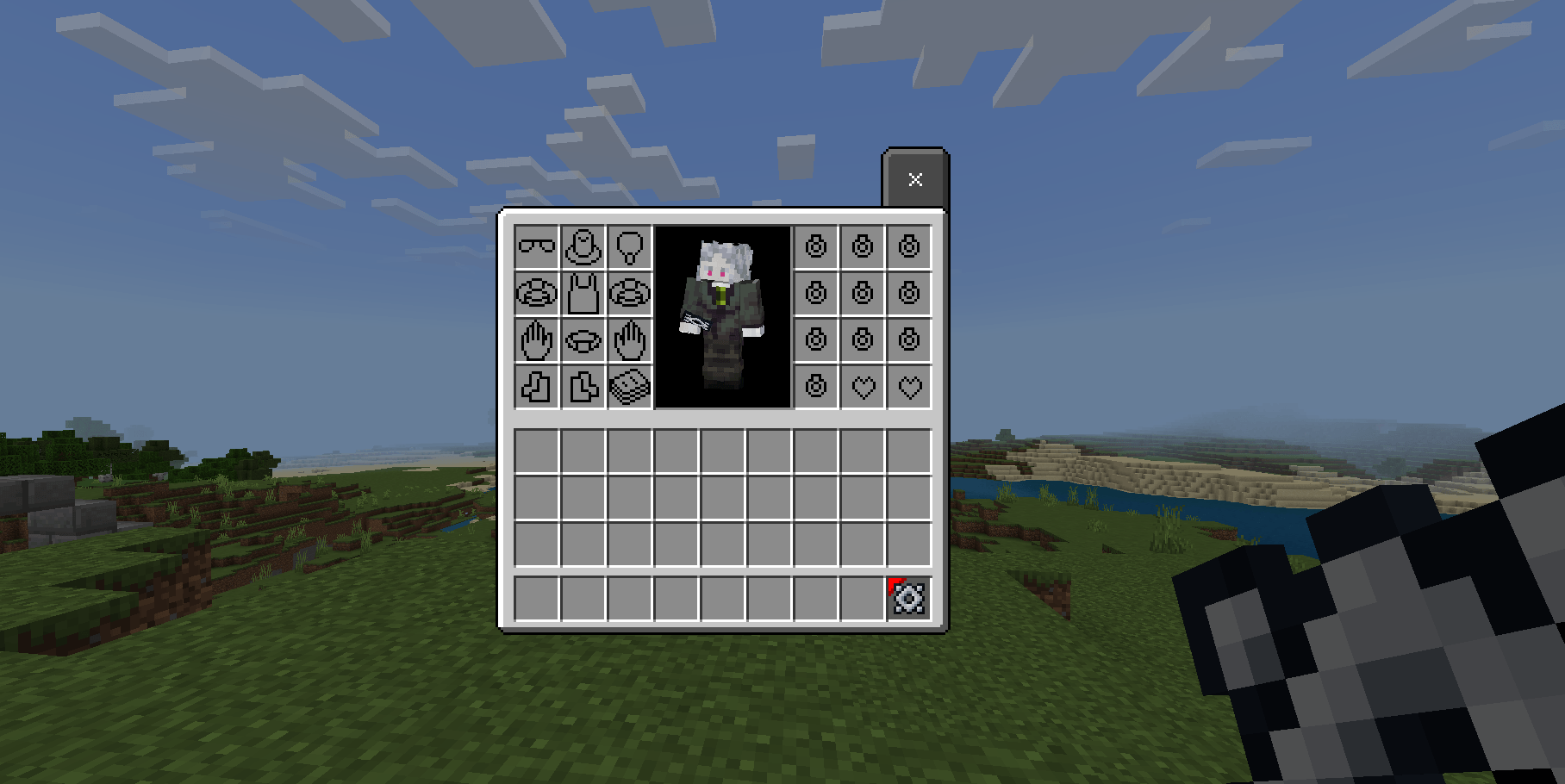Viewport: 1565px width, 784px height.
Task: Click the shirt body slot
Action: pos(583,292)
